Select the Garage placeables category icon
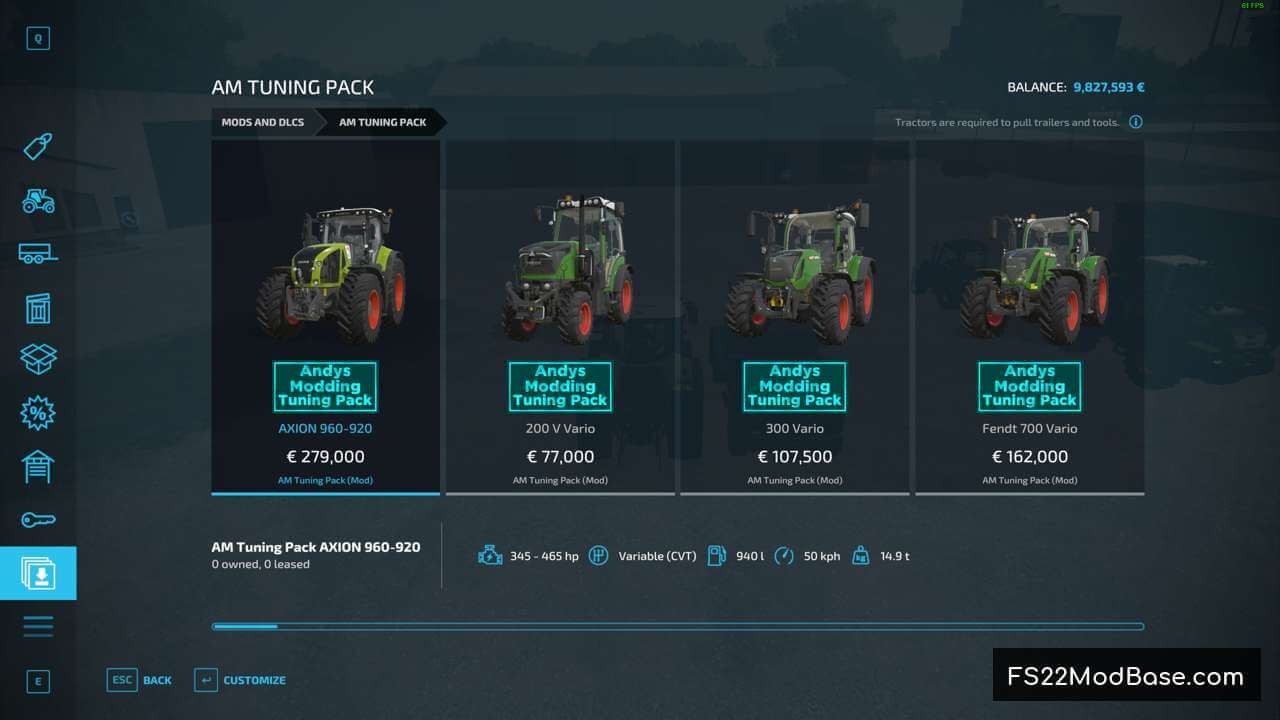The image size is (1280, 720). [x=38, y=465]
